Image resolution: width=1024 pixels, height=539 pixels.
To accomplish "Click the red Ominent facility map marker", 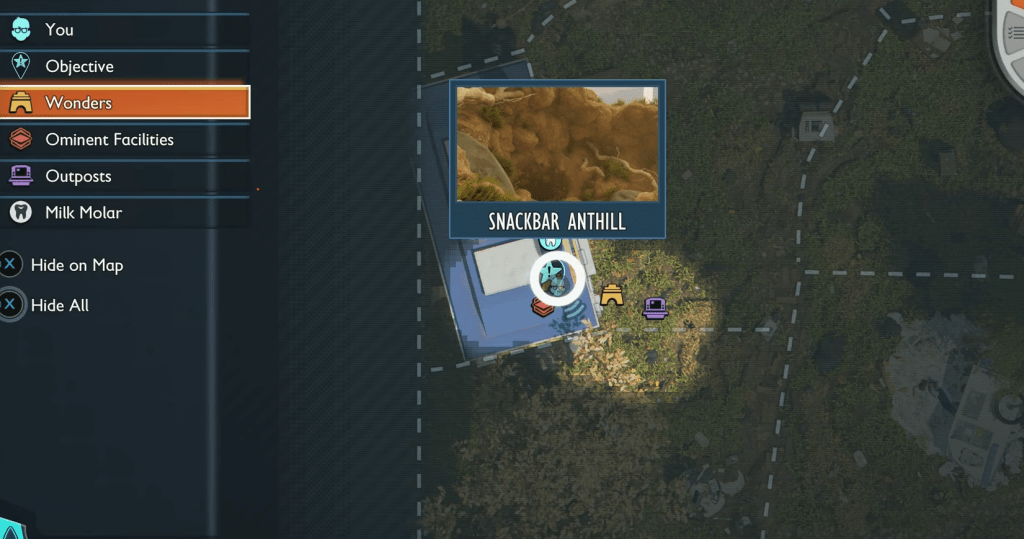I will [x=542, y=308].
